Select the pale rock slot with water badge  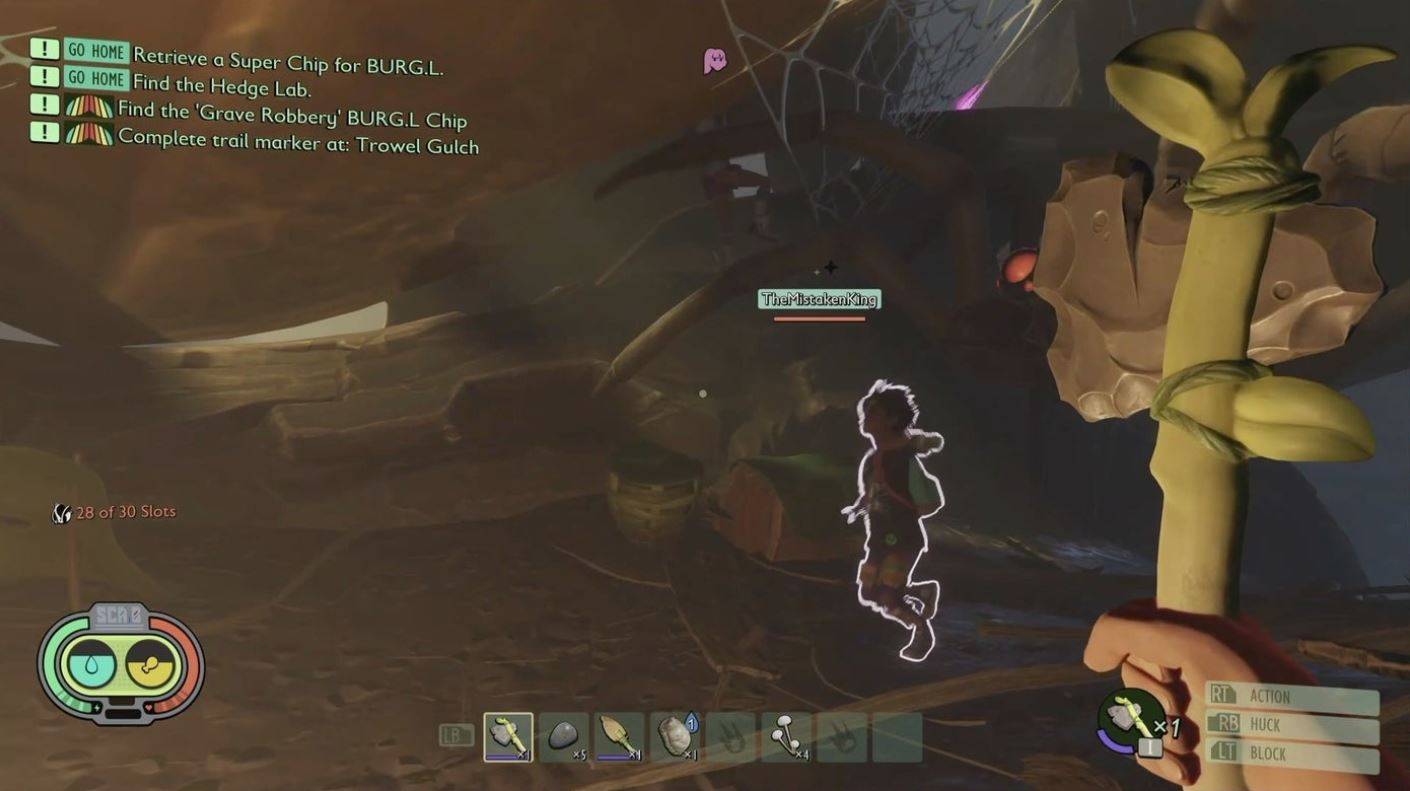[675, 737]
